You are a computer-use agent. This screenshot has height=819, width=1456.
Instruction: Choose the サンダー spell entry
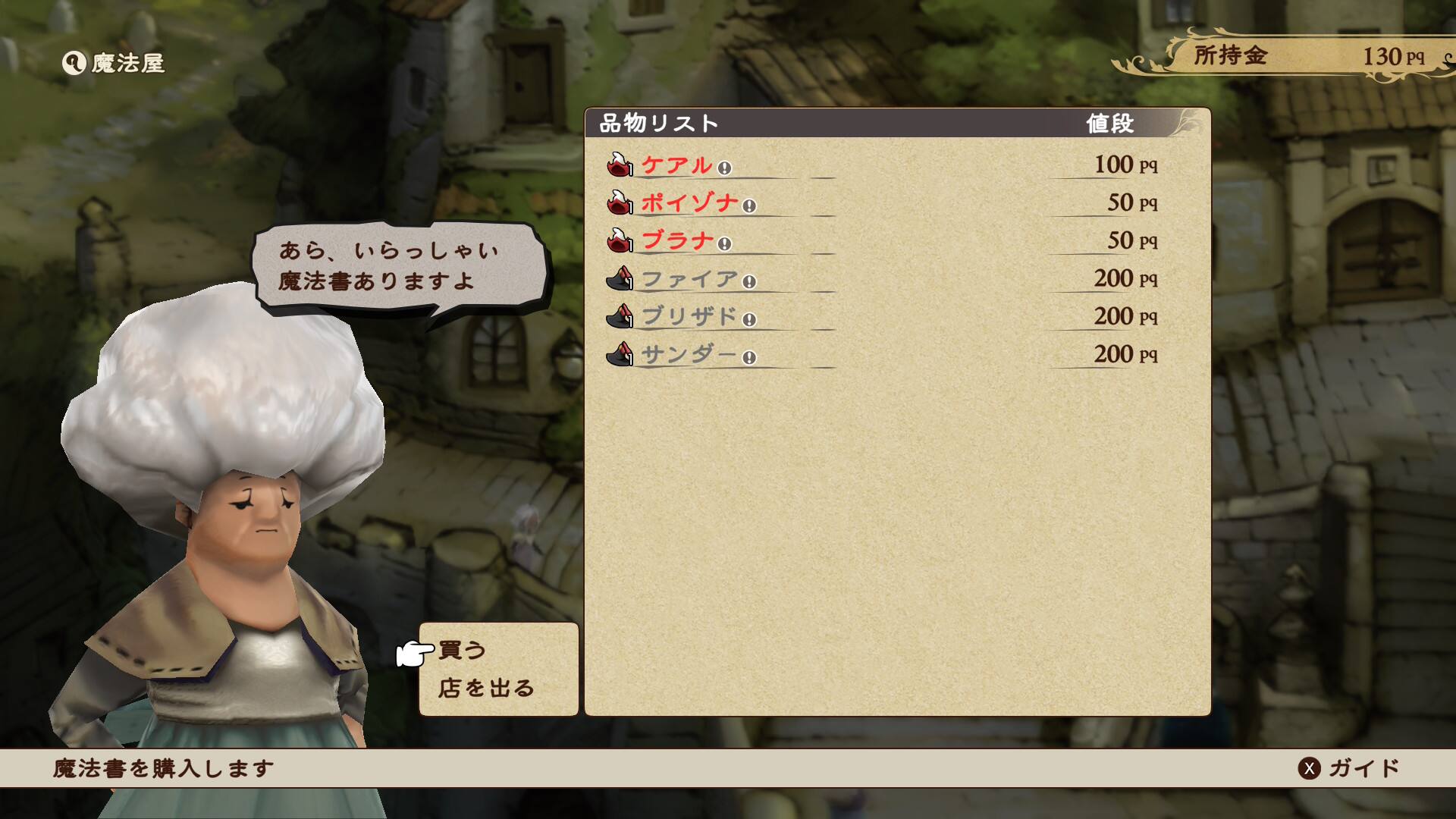click(x=689, y=355)
